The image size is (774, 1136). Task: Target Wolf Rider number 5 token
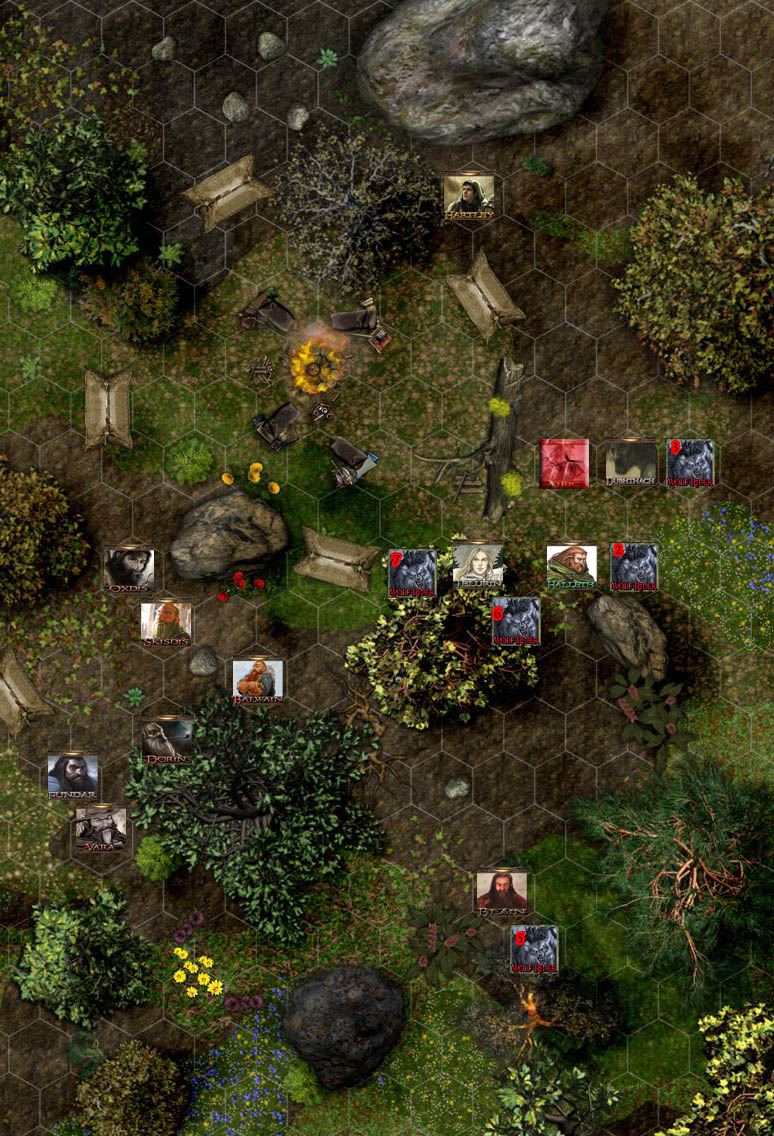534,948
